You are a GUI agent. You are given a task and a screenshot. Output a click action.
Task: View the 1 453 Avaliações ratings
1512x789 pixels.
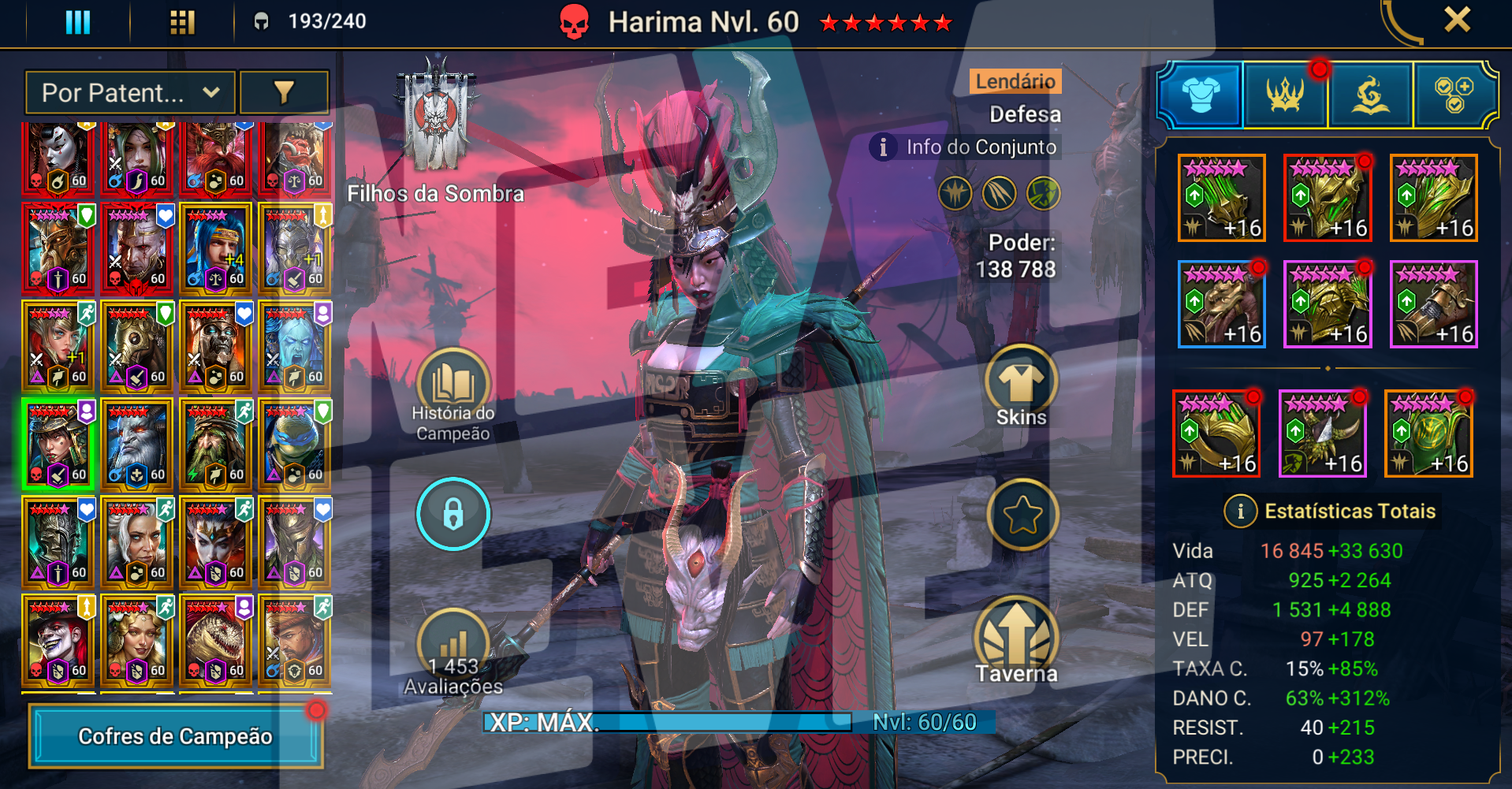click(453, 652)
